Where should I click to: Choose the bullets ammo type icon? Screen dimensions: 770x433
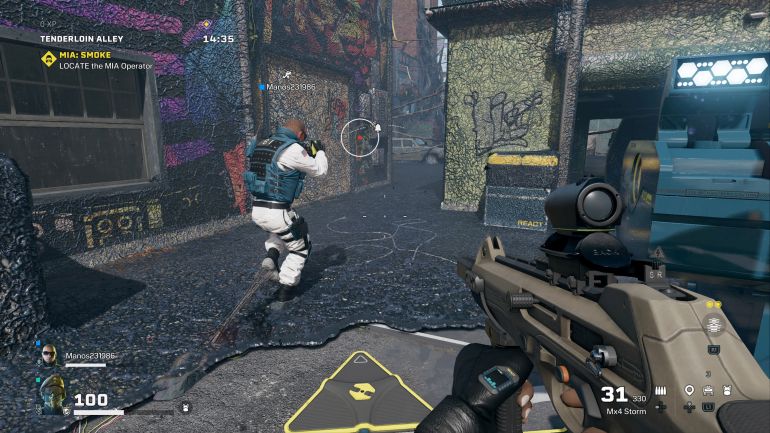point(661,389)
